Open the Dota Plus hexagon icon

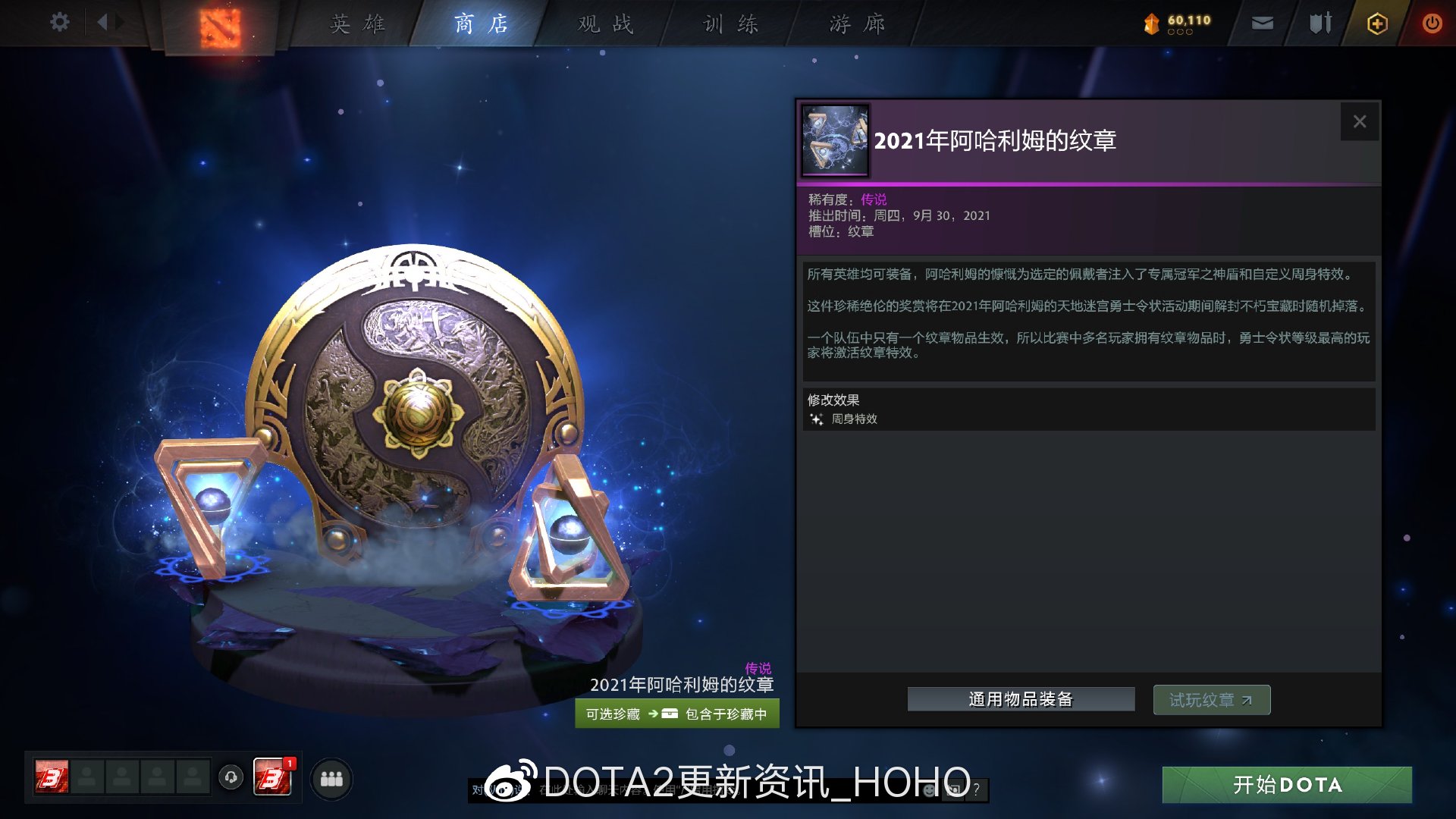[1376, 24]
